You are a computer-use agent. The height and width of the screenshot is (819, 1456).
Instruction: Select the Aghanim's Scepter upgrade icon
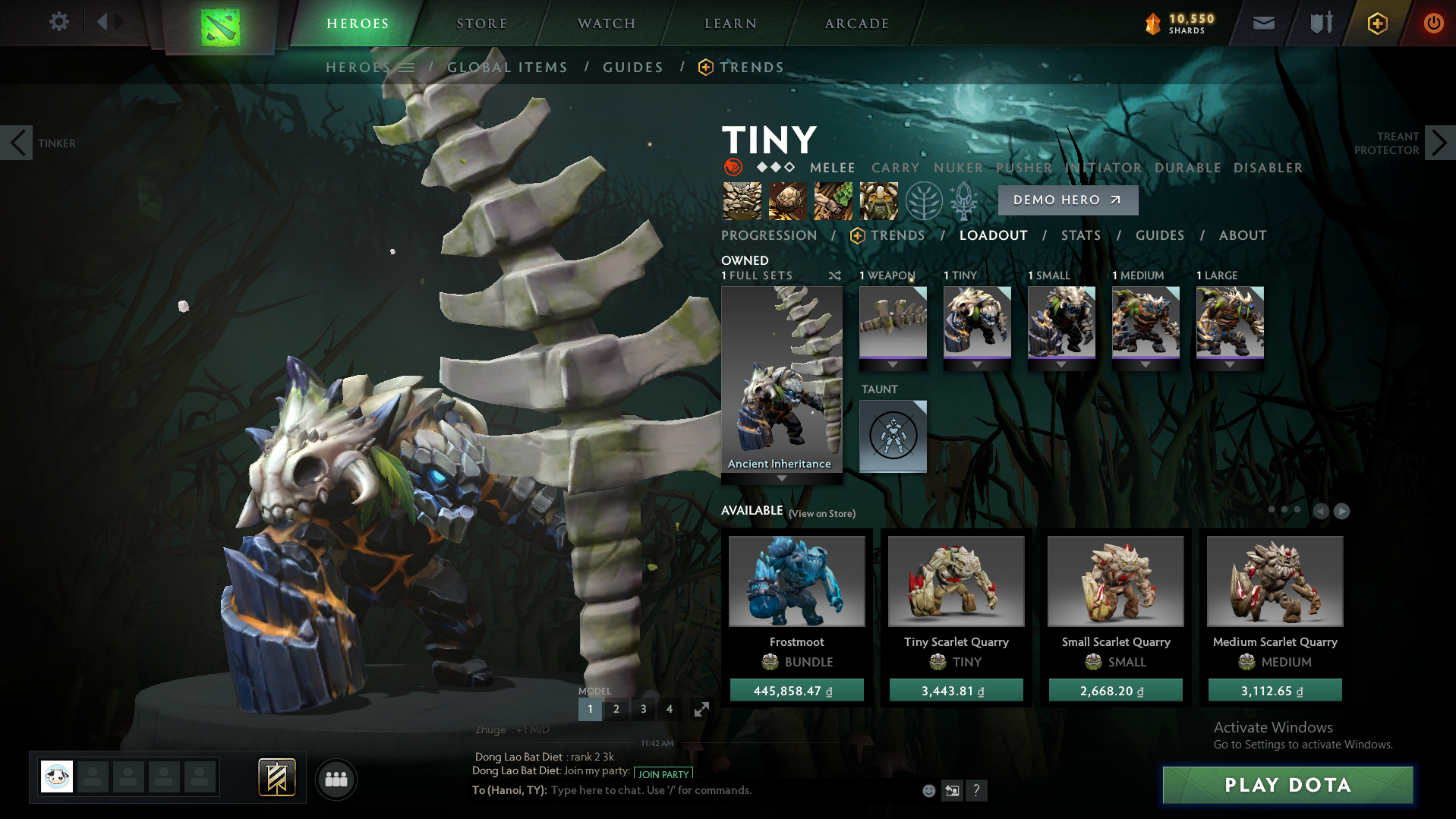(965, 200)
